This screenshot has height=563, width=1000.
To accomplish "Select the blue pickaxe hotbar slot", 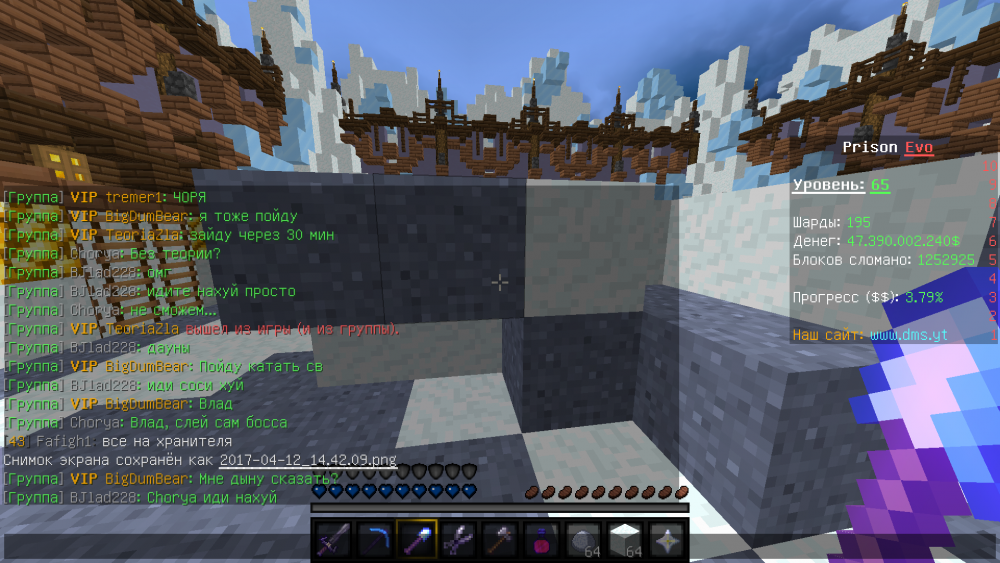I will 375,541.
